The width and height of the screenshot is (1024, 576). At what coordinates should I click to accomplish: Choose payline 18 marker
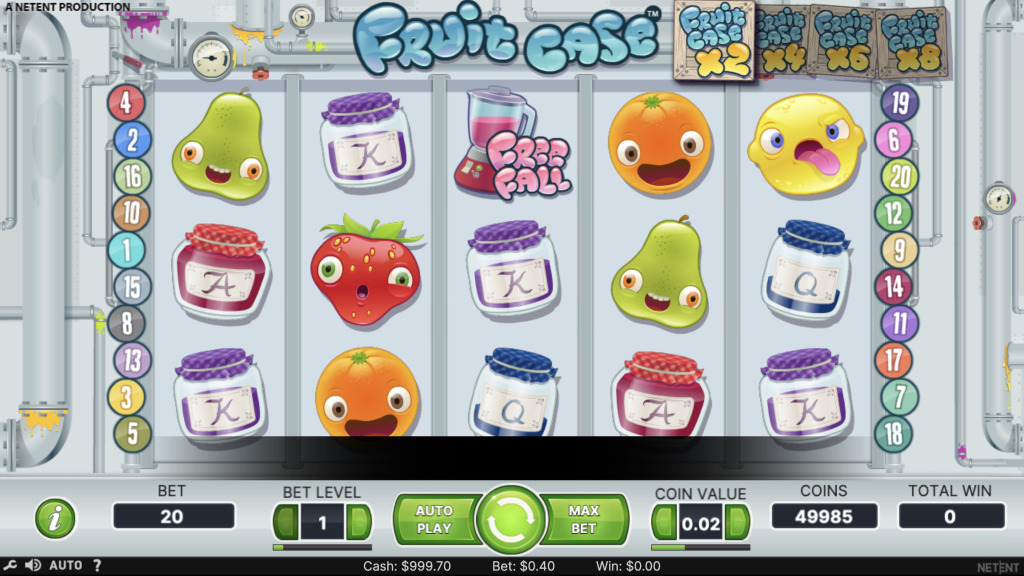coord(893,434)
